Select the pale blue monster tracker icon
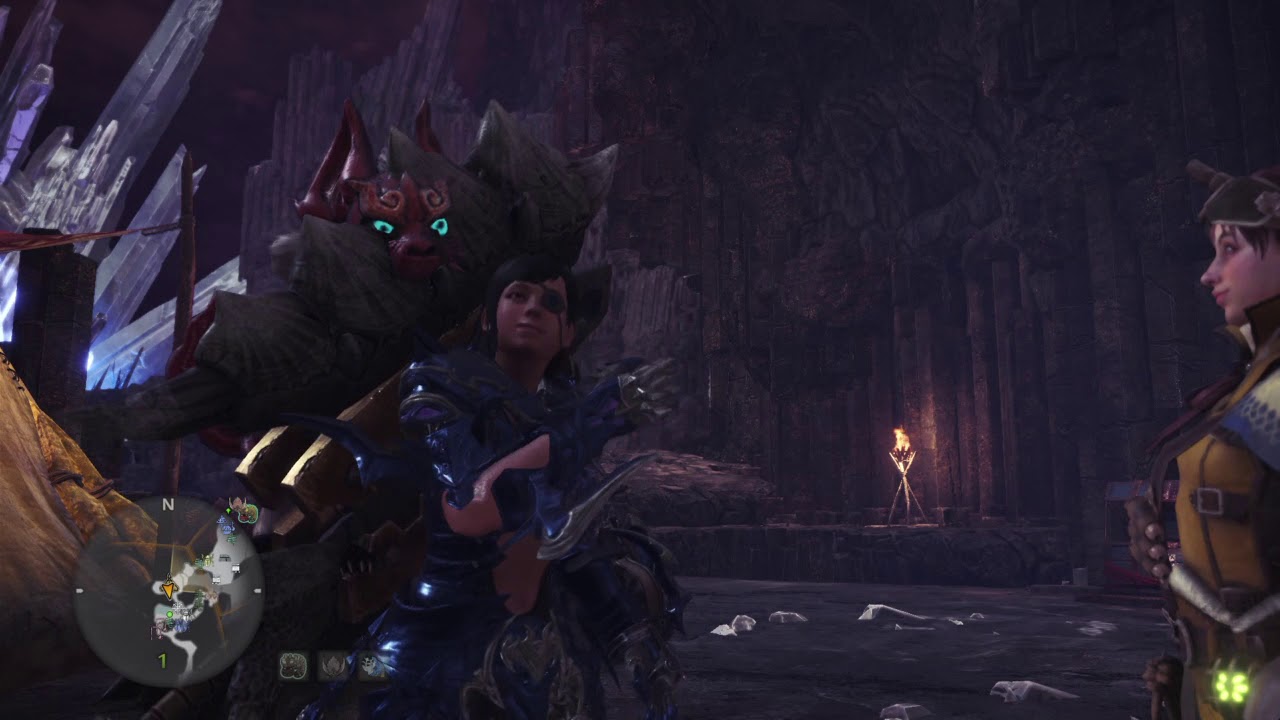The width and height of the screenshot is (1280, 720). (372, 666)
